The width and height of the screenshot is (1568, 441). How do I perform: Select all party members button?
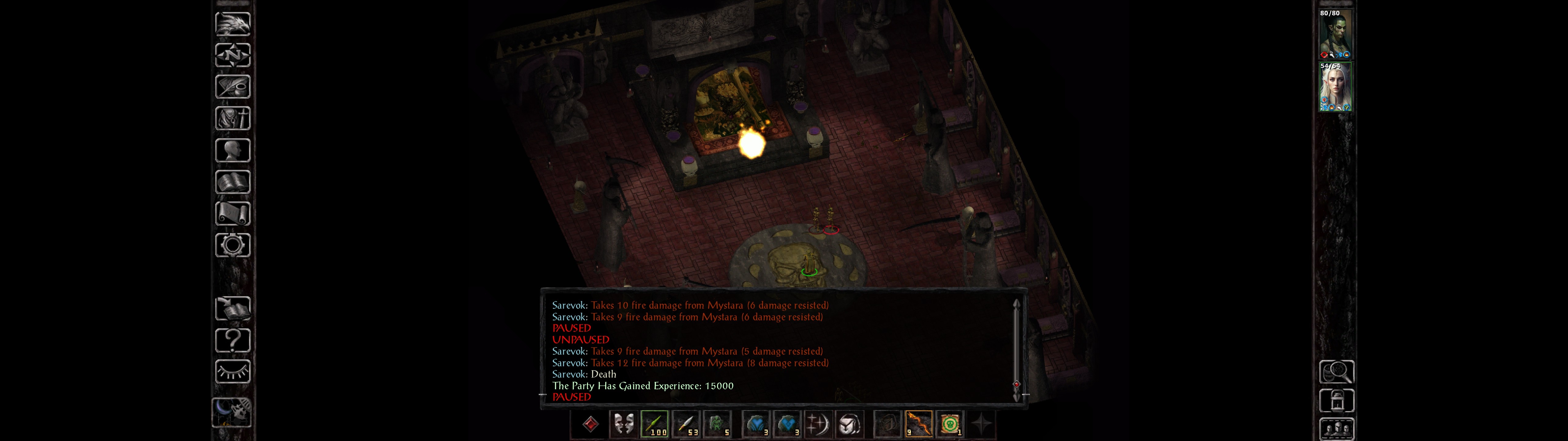click(x=1336, y=429)
